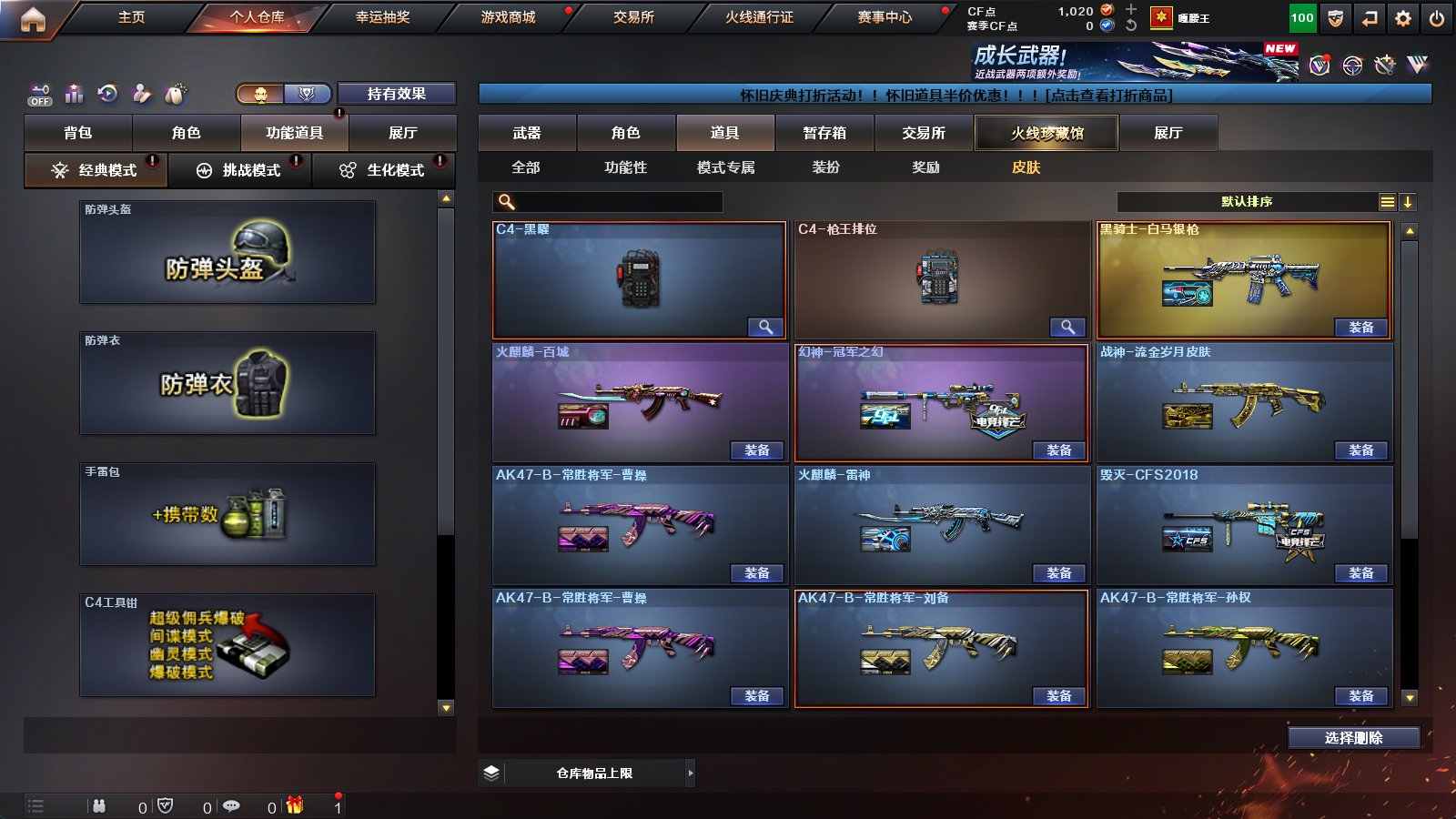Image resolution: width=1456 pixels, height=819 pixels.
Task: Expand the arrow next to 仓库物品上限
Action: [689, 772]
